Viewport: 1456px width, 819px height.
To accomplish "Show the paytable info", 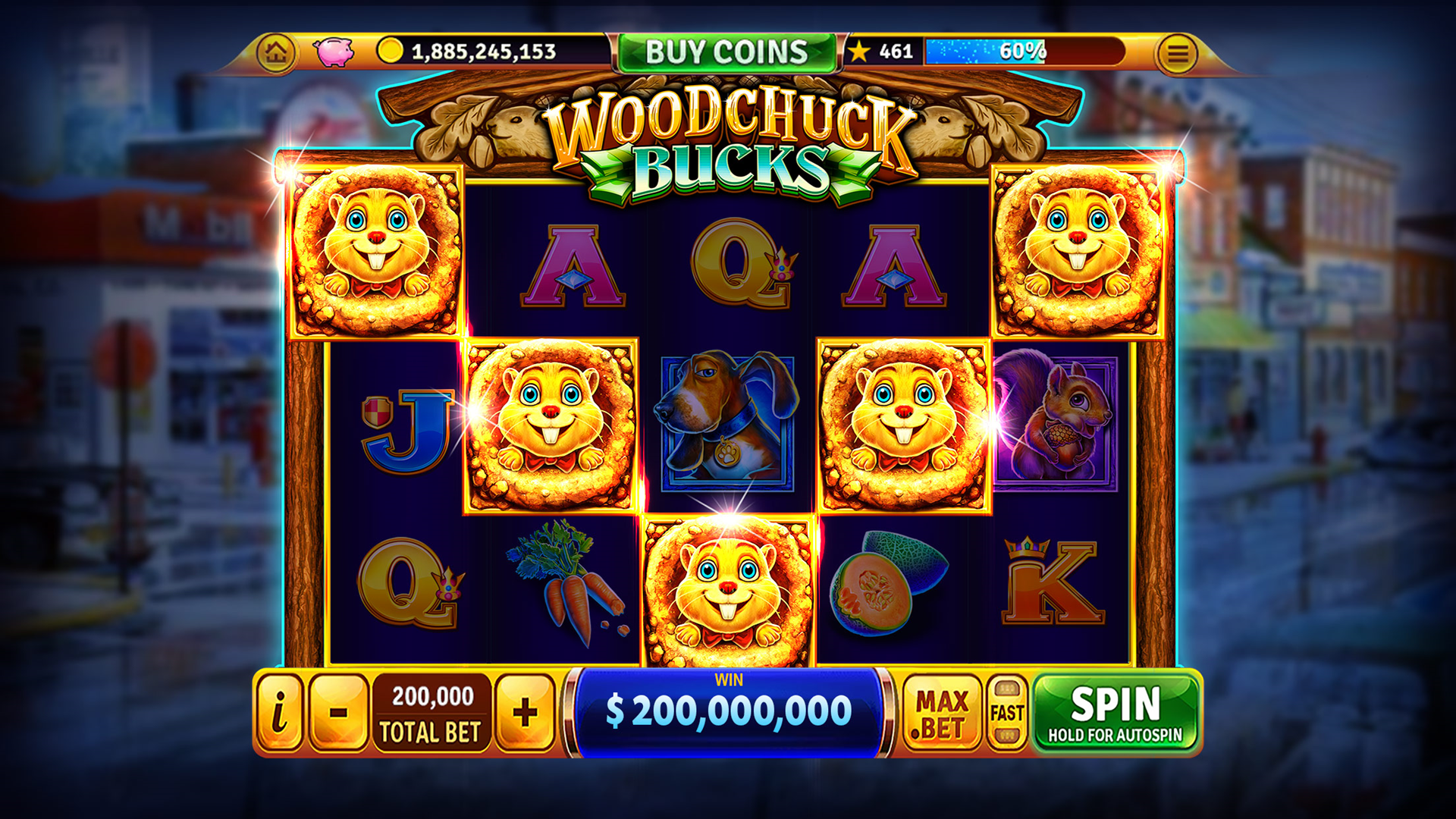I will 280,712.
